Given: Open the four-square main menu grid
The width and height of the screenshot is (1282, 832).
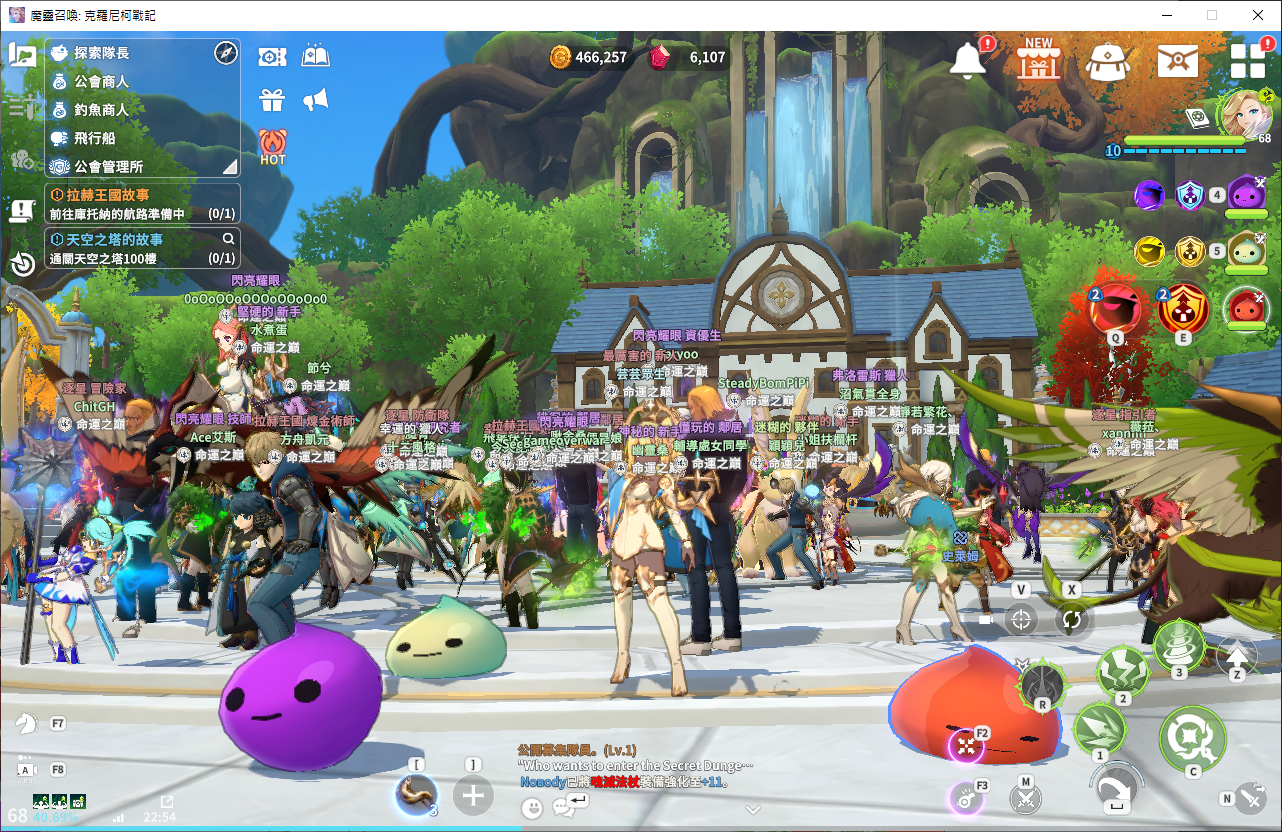Looking at the screenshot, I should click(x=1247, y=60).
